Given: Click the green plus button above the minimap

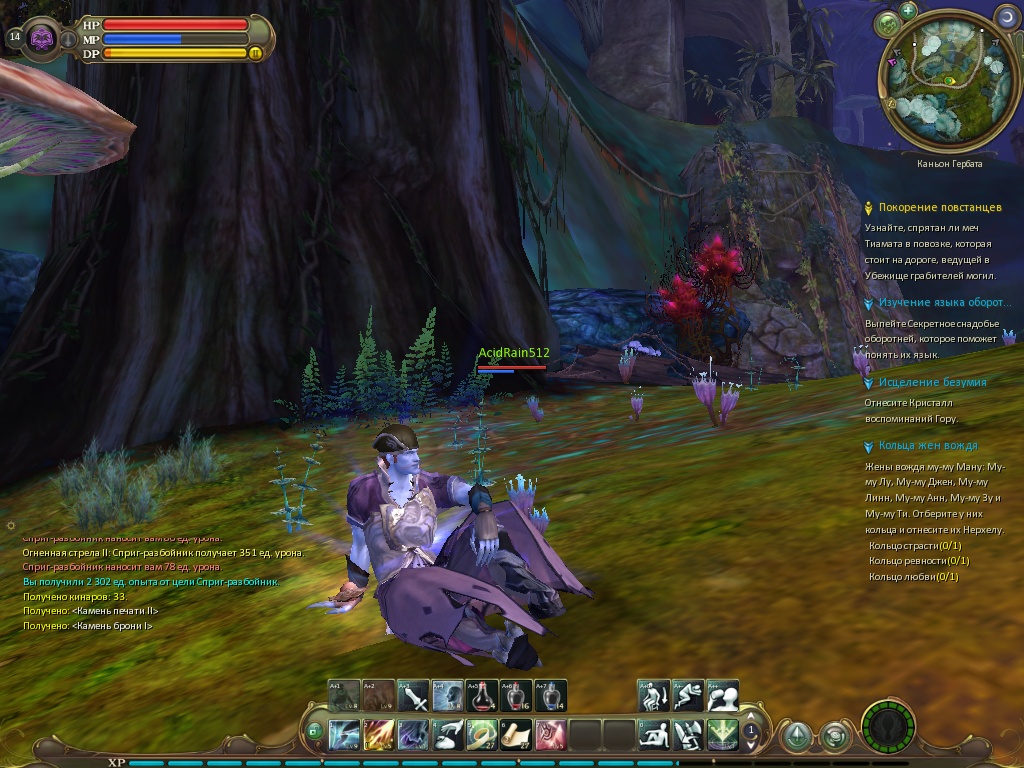Looking at the screenshot, I should tap(908, 10).
